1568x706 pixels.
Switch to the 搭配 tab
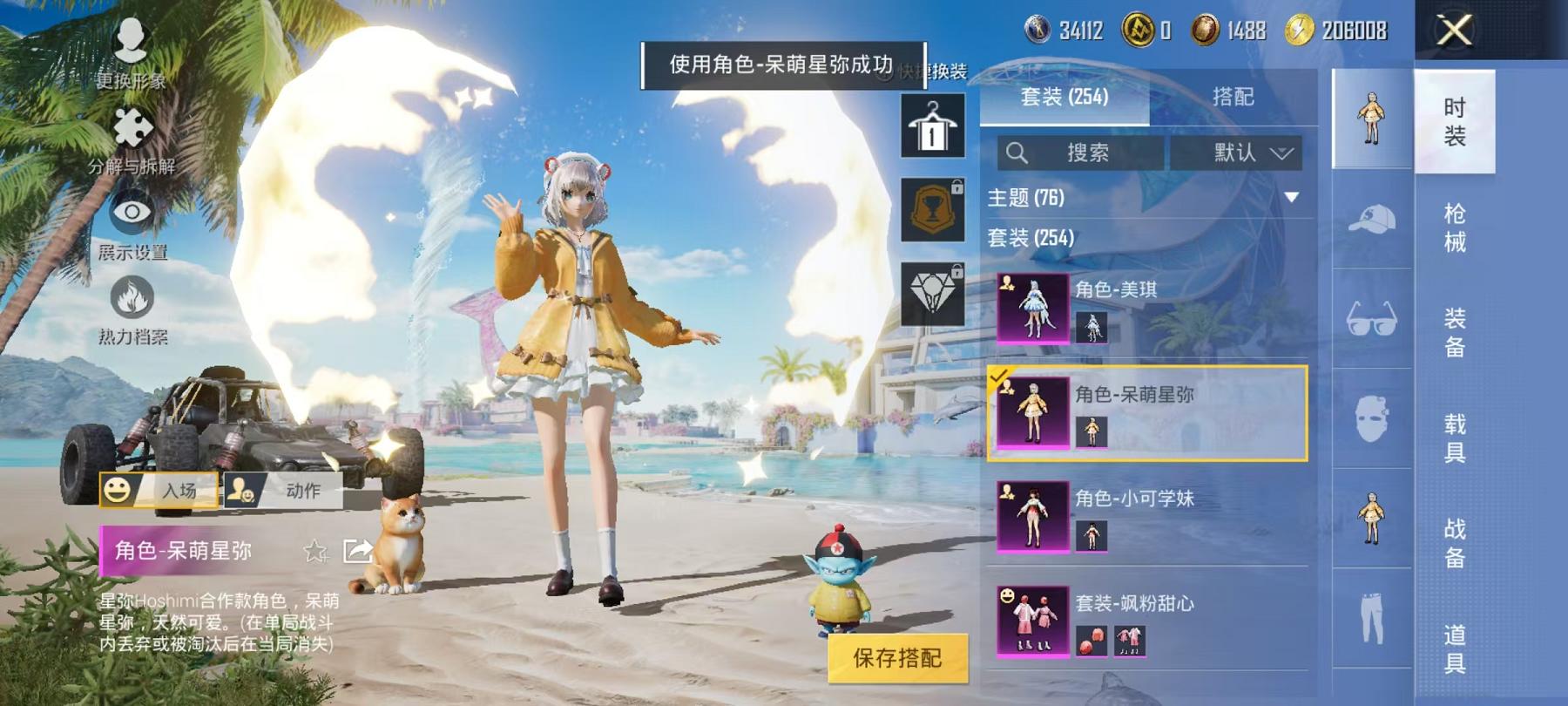pyautogui.click(x=1233, y=98)
